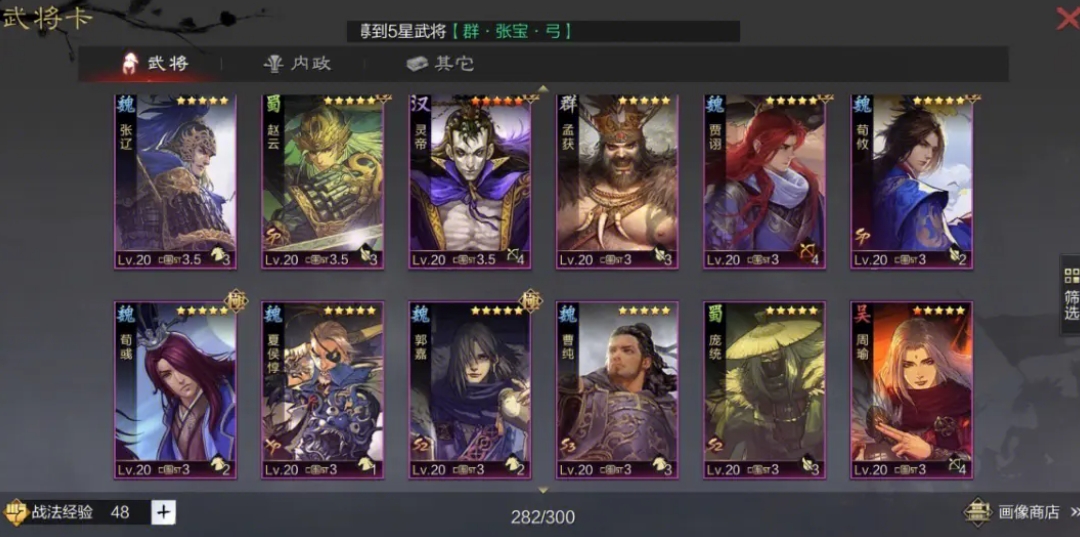Open the 荀攸 general card

[x=912, y=182]
